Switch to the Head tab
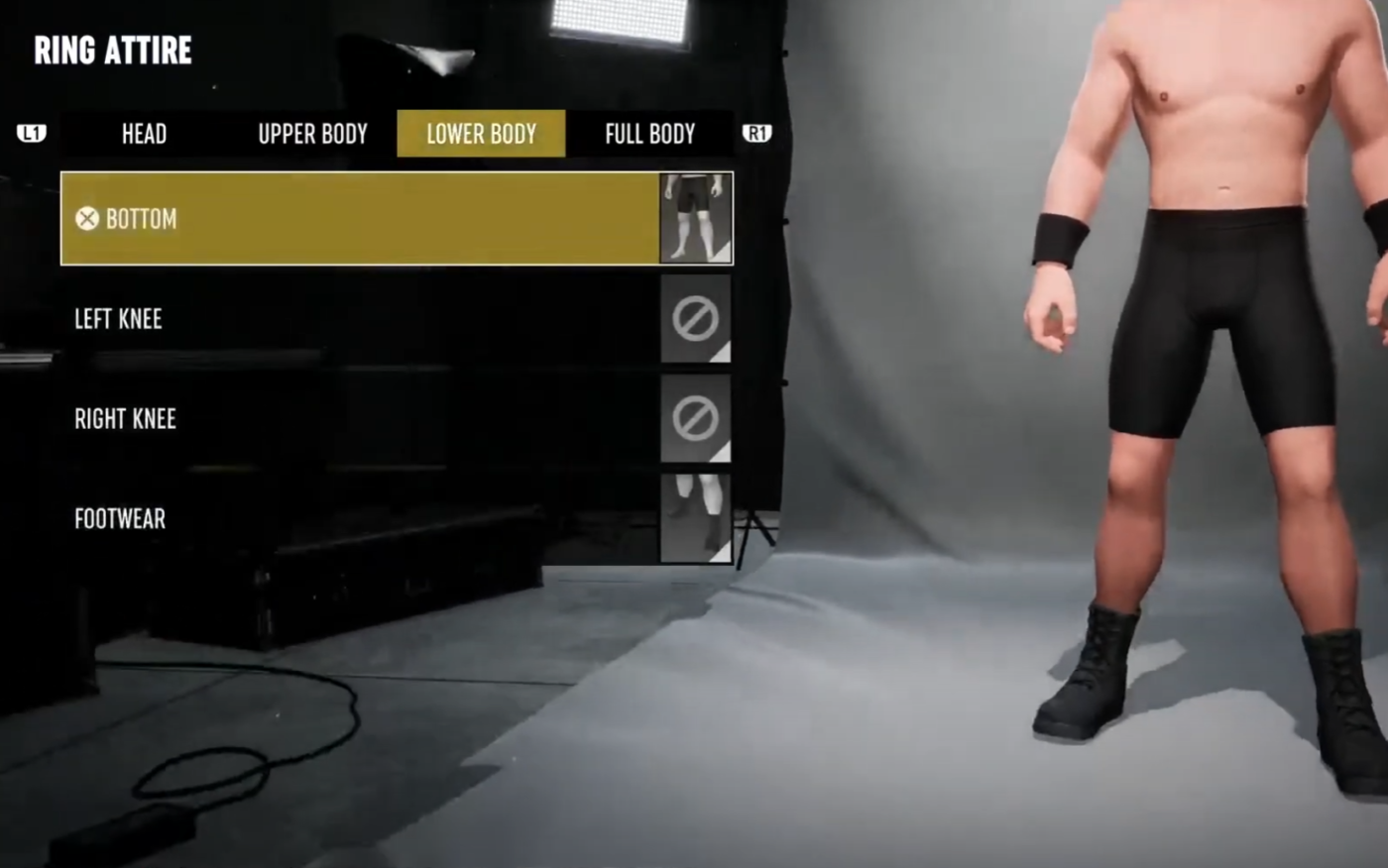1388x868 pixels. [x=144, y=133]
